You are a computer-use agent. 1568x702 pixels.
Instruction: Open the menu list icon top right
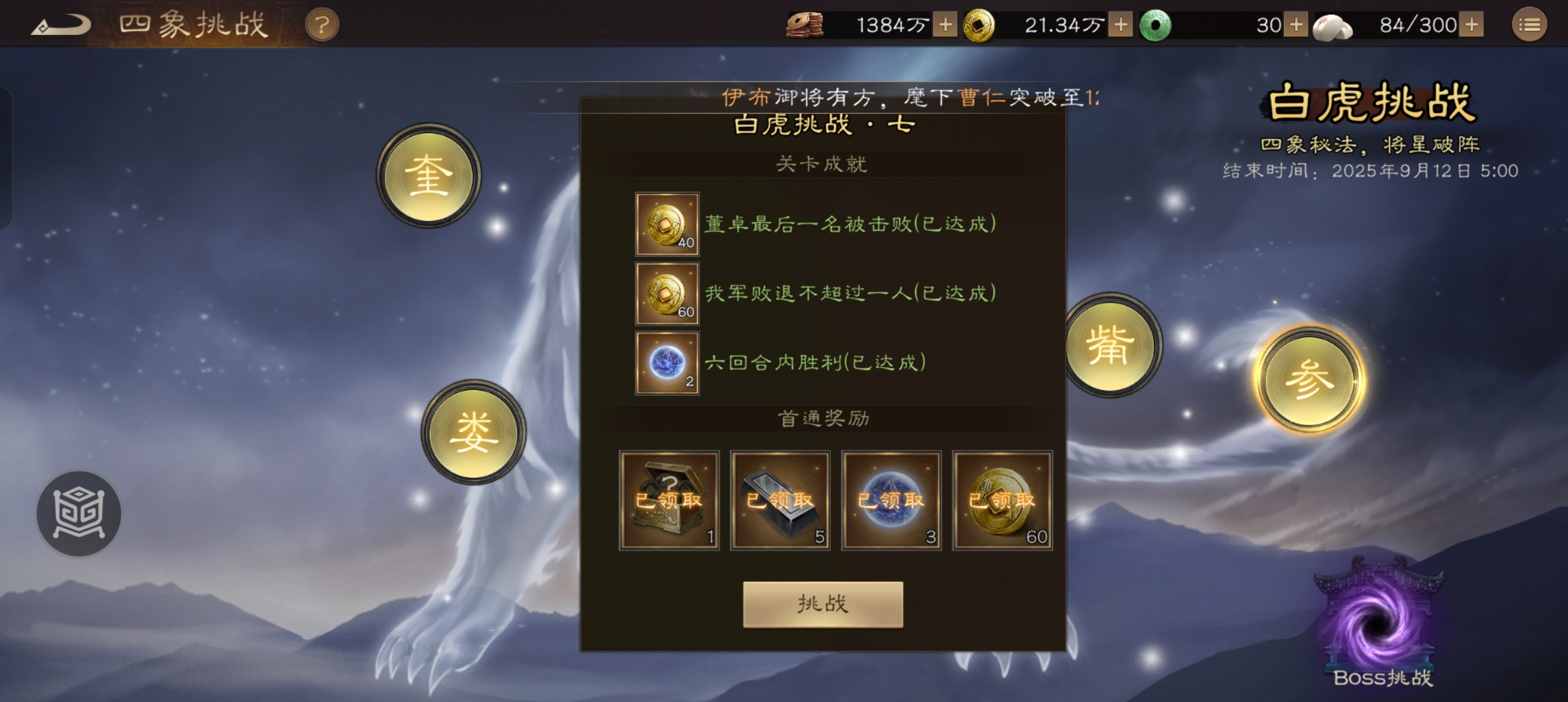pos(1530,24)
